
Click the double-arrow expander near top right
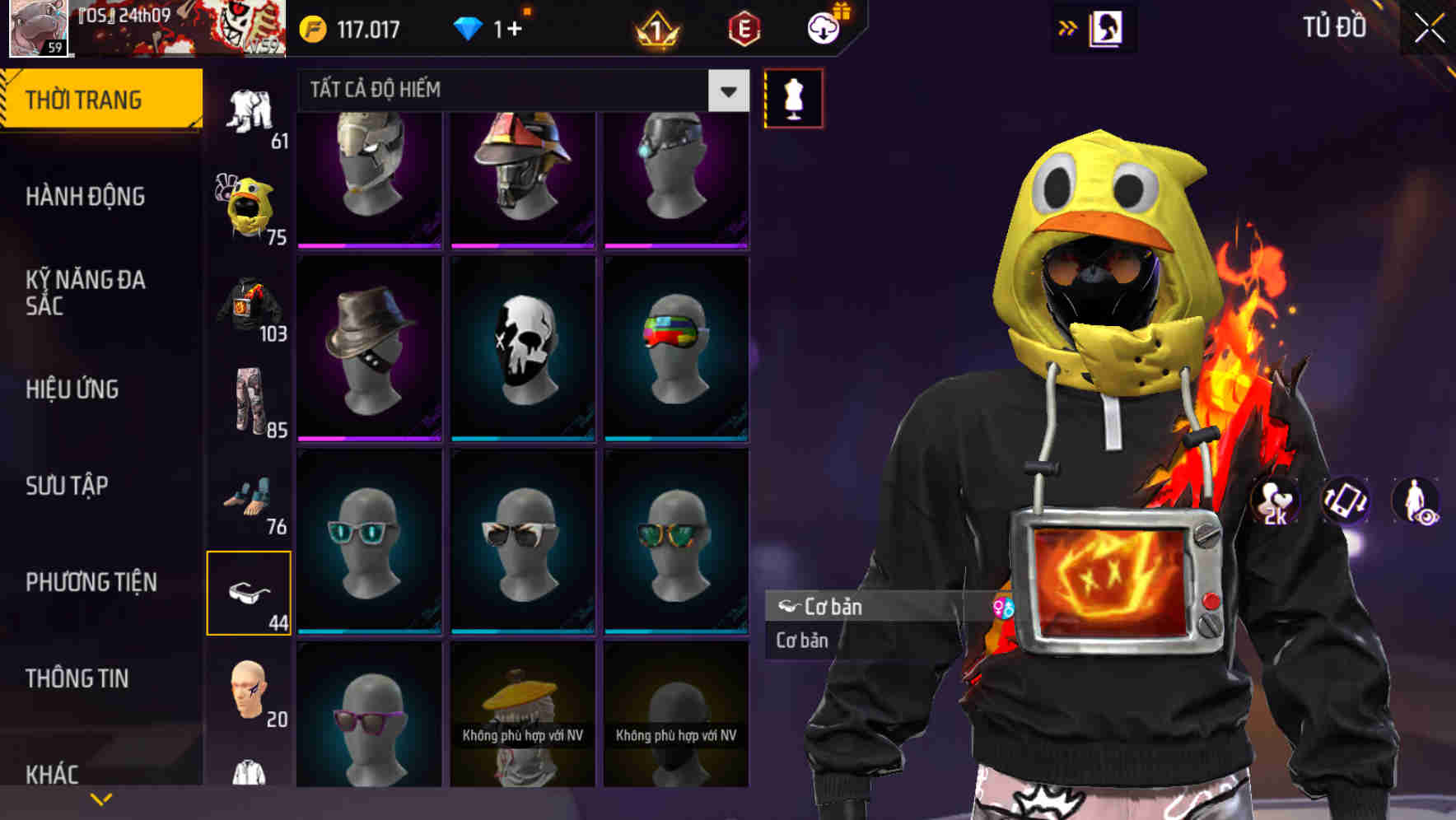click(x=1068, y=27)
